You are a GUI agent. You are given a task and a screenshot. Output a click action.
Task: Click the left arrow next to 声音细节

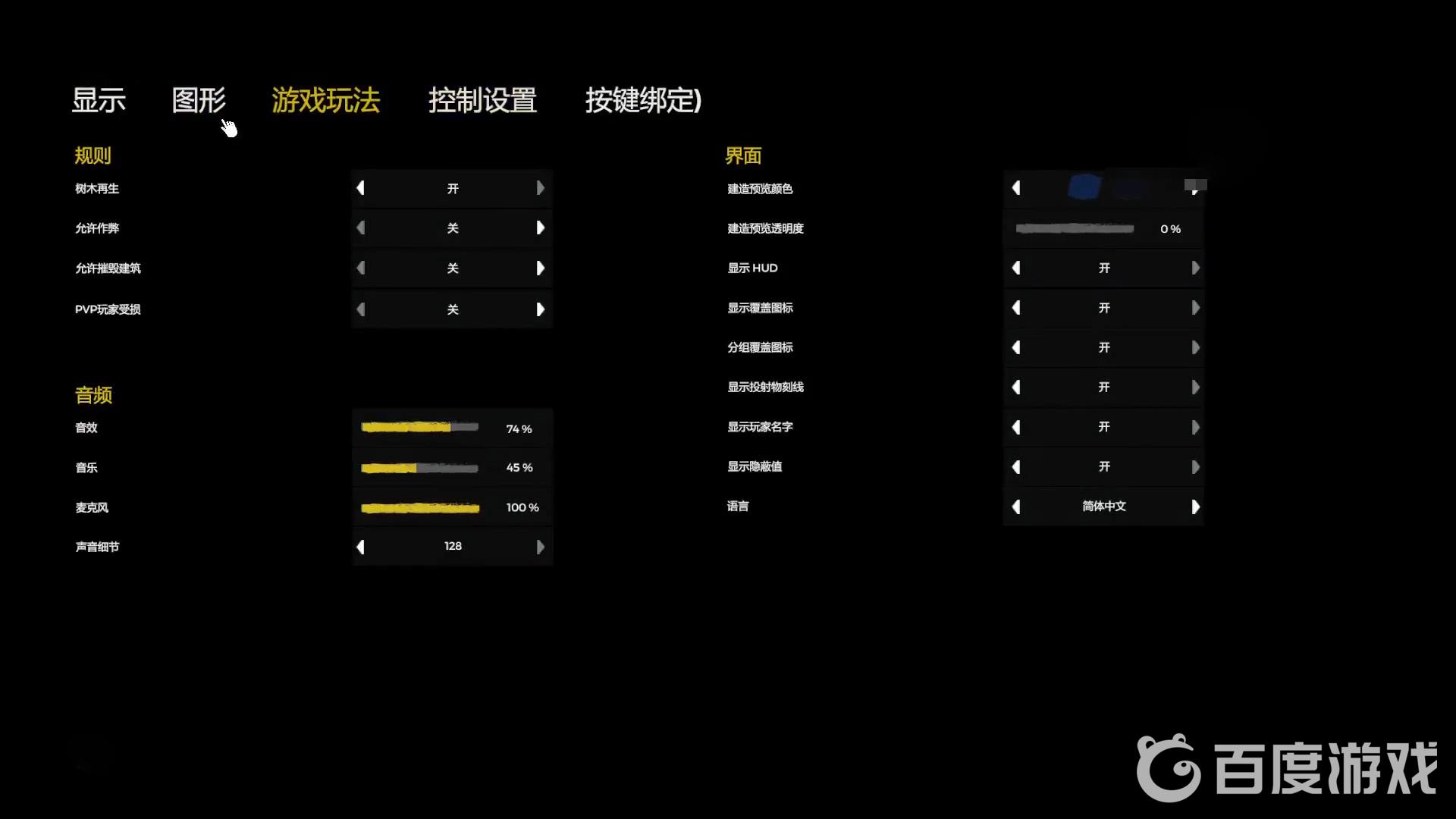(361, 546)
